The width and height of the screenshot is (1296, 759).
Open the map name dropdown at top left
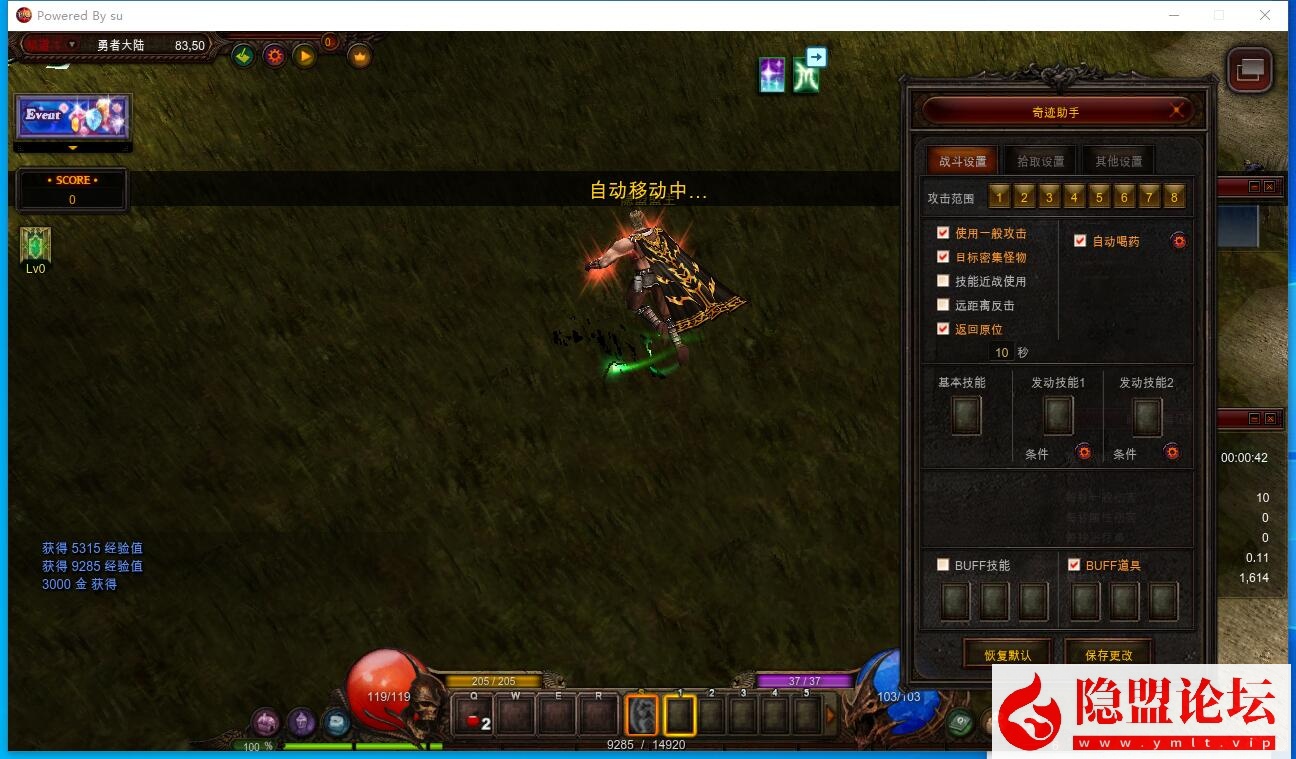[72, 44]
